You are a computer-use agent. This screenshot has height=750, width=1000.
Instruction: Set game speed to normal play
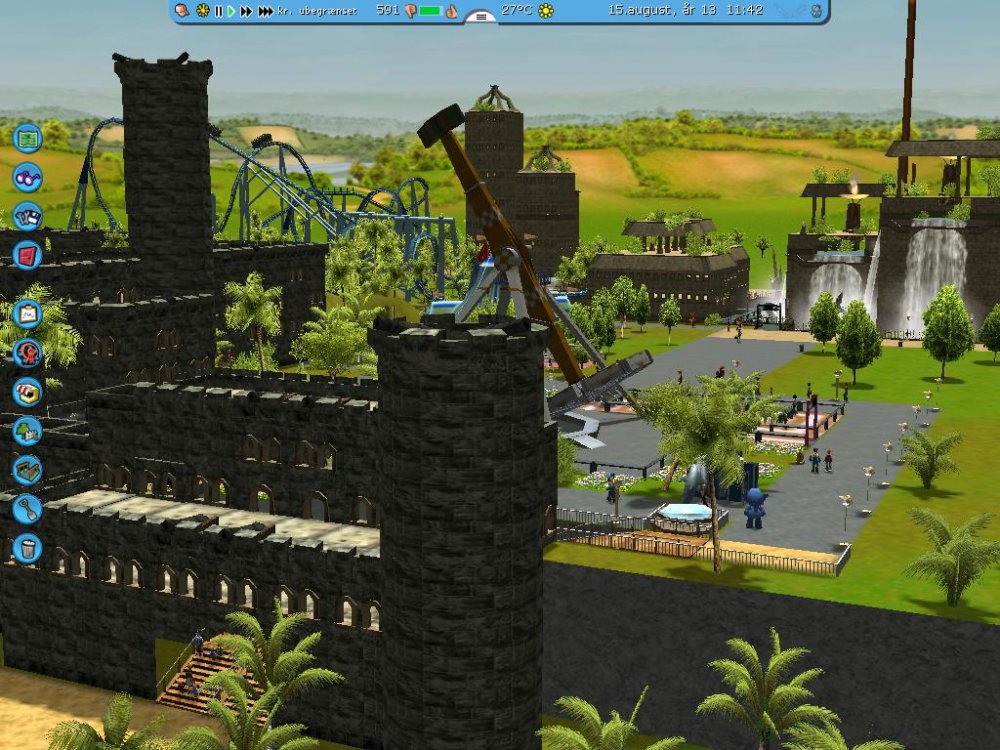pyautogui.click(x=231, y=11)
